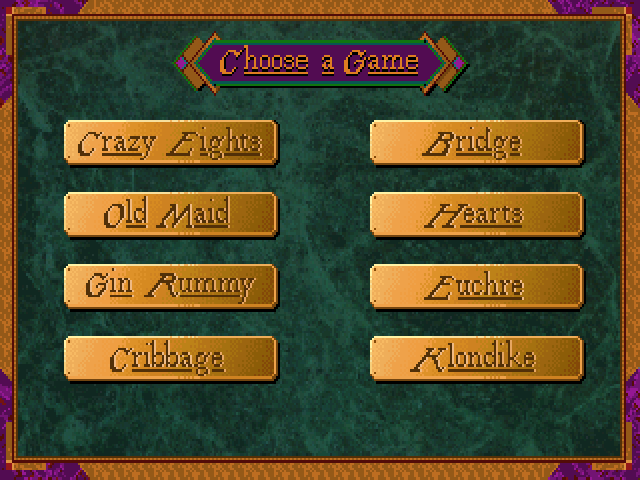Choose Hearts to play
Screen dimensions: 640x480
pyautogui.click(x=476, y=214)
